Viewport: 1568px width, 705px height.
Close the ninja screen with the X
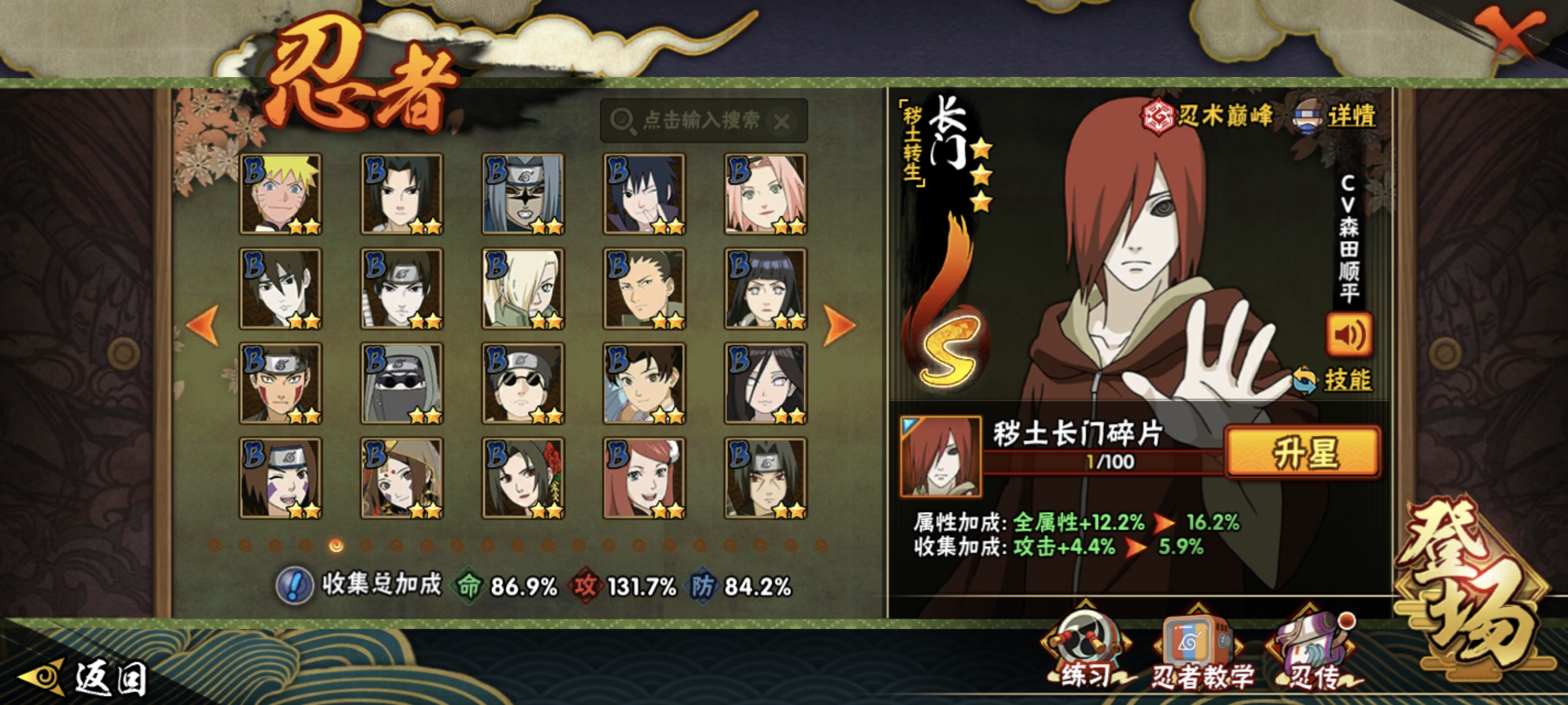pyautogui.click(x=1510, y=35)
